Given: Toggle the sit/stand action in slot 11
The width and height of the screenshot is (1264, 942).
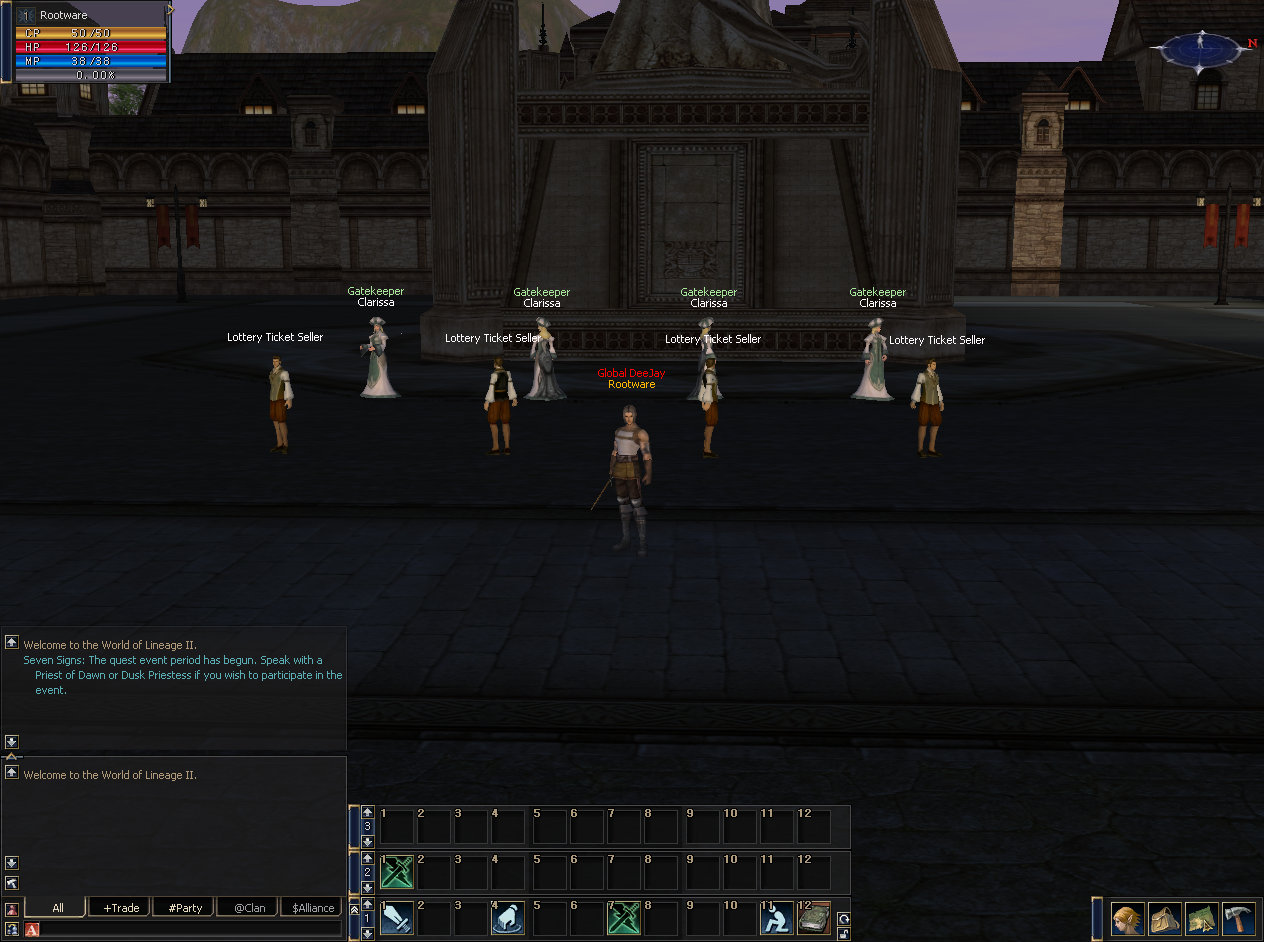Looking at the screenshot, I should (776, 918).
